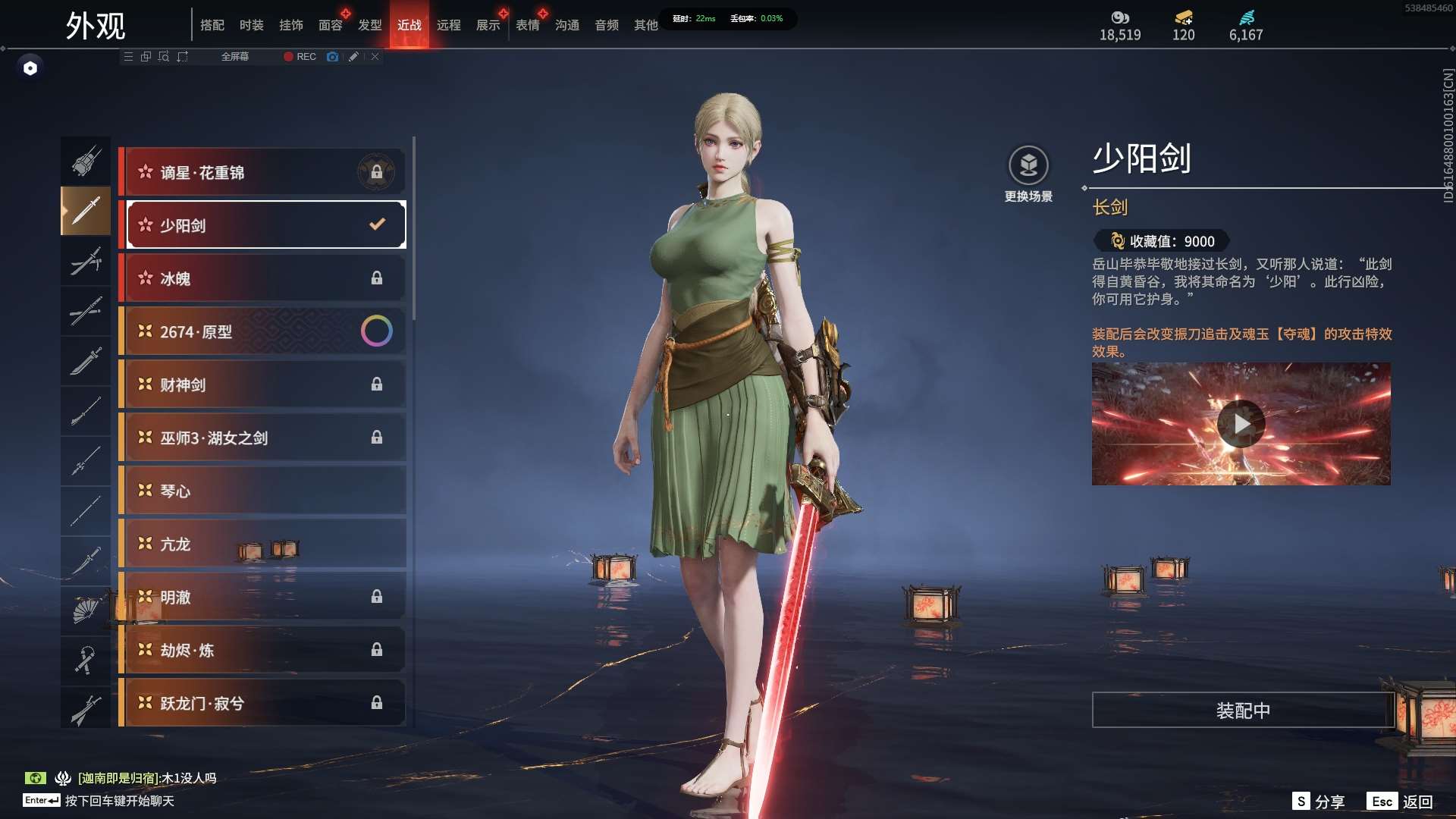Start screen recording with REC button
The width and height of the screenshot is (1456, 819).
(300, 57)
